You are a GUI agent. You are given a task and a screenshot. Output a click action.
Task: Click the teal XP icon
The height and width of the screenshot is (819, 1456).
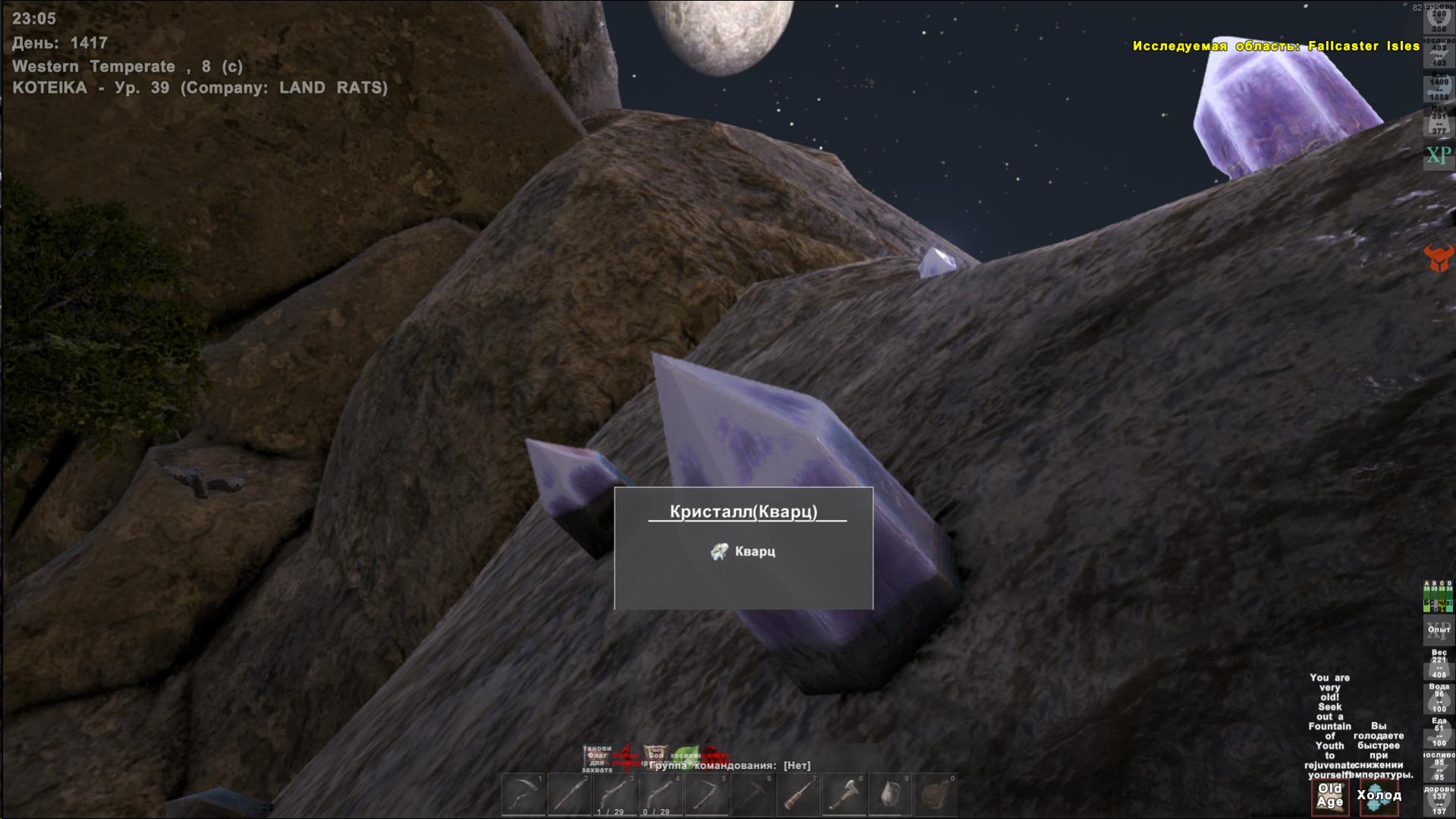tap(1438, 156)
